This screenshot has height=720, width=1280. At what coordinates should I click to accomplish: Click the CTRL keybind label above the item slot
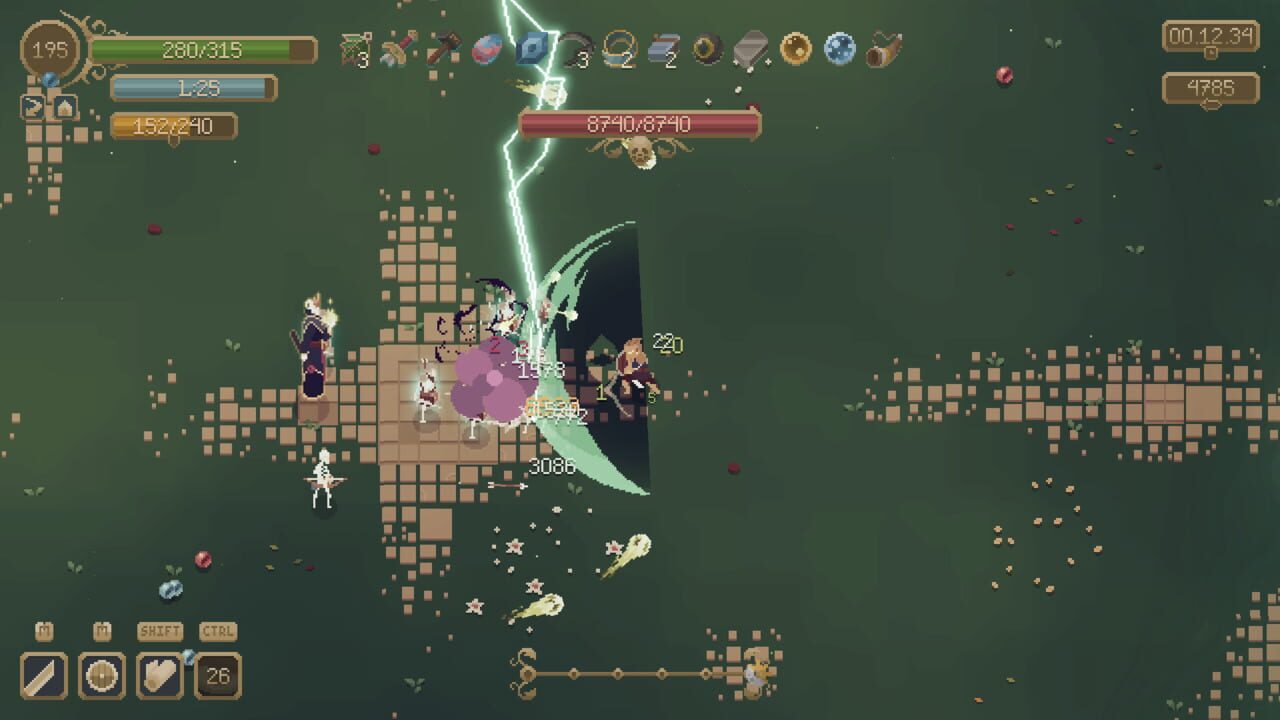(217, 631)
